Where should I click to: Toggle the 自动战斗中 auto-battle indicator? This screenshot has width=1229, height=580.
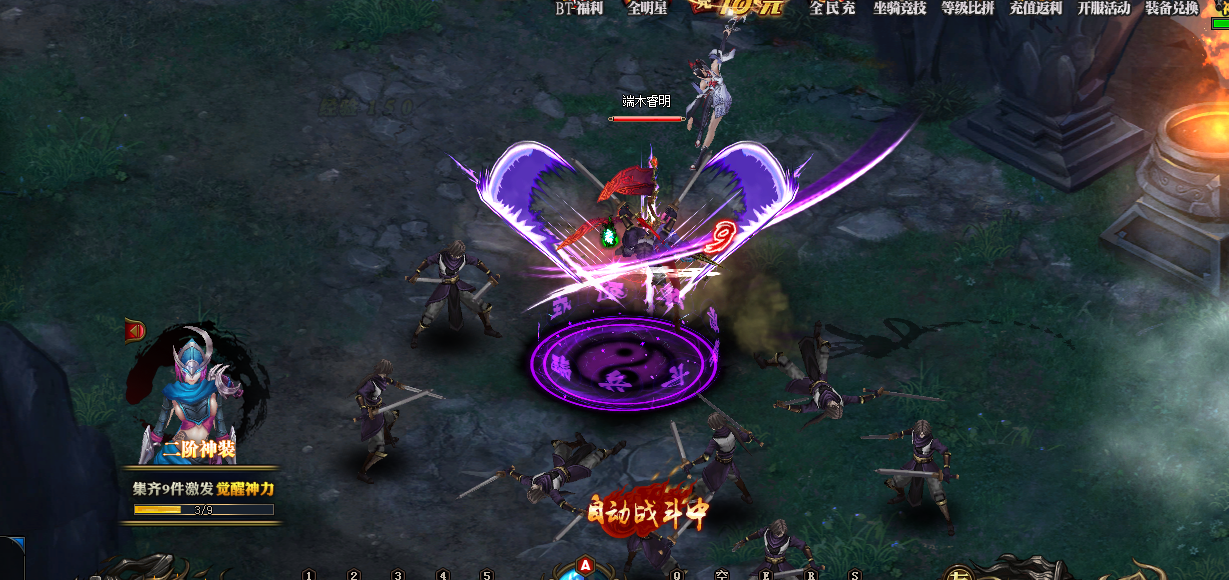(649, 512)
